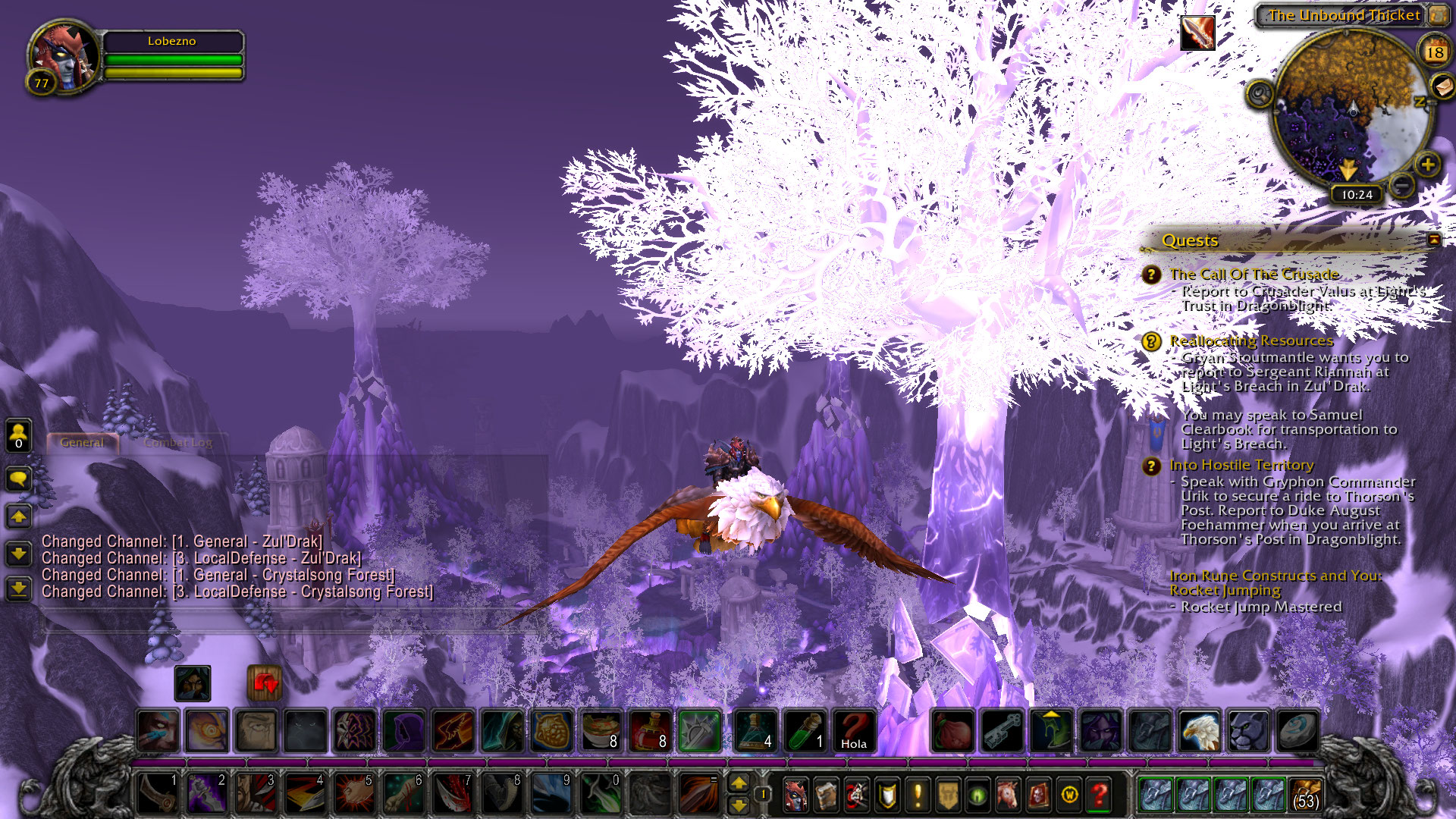This screenshot has width=1456, height=819.
Task: Select the Reallocating Resources quest title
Action: (x=1250, y=341)
